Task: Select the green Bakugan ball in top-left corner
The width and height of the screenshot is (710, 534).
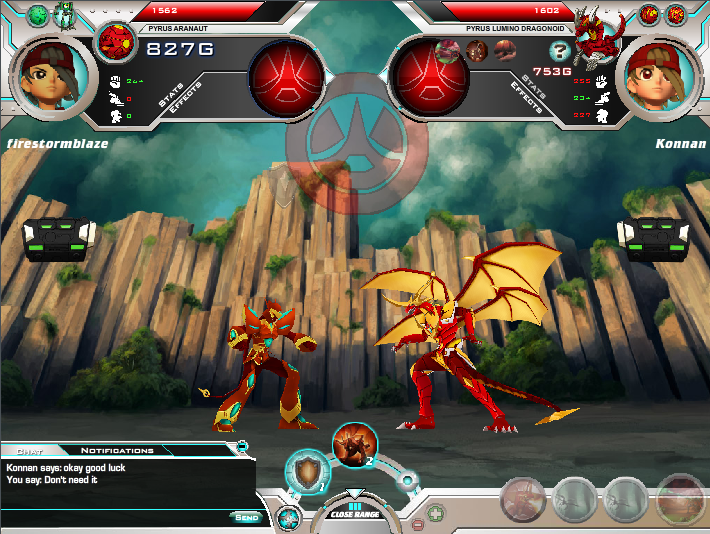Action: click(x=38, y=14)
